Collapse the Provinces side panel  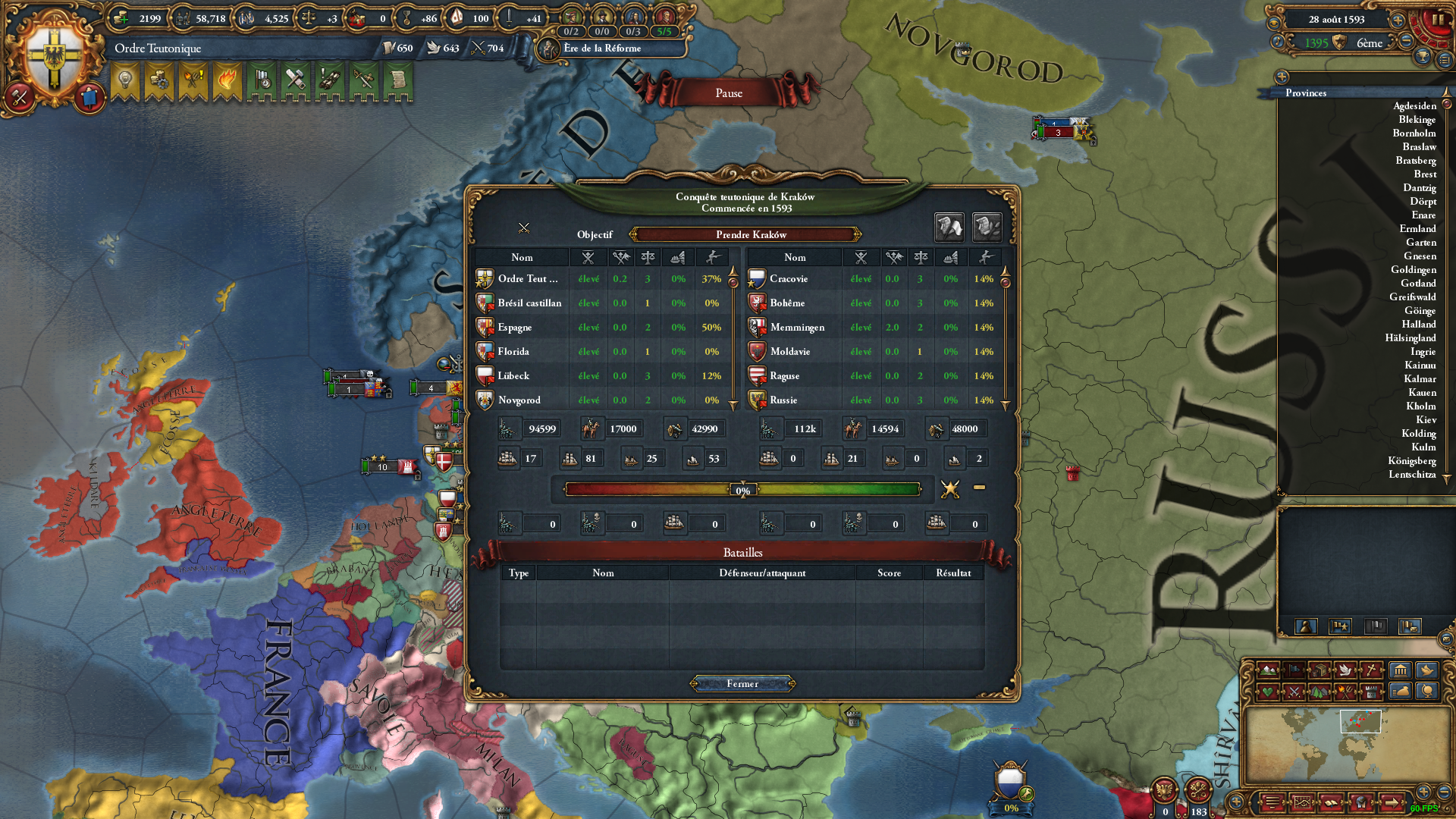click(1282, 76)
